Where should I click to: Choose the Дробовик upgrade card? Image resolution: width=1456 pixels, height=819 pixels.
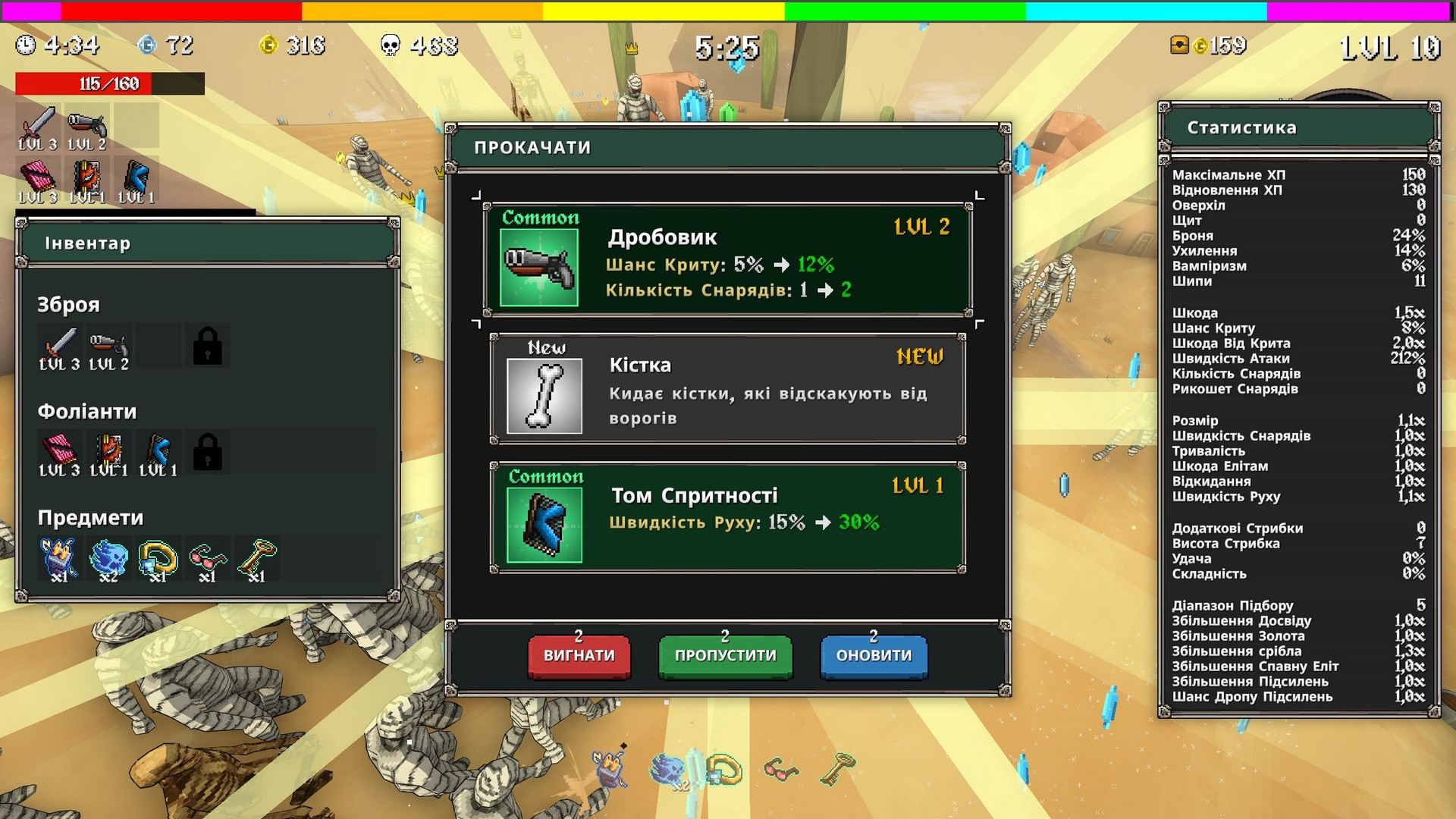(x=726, y=259)
